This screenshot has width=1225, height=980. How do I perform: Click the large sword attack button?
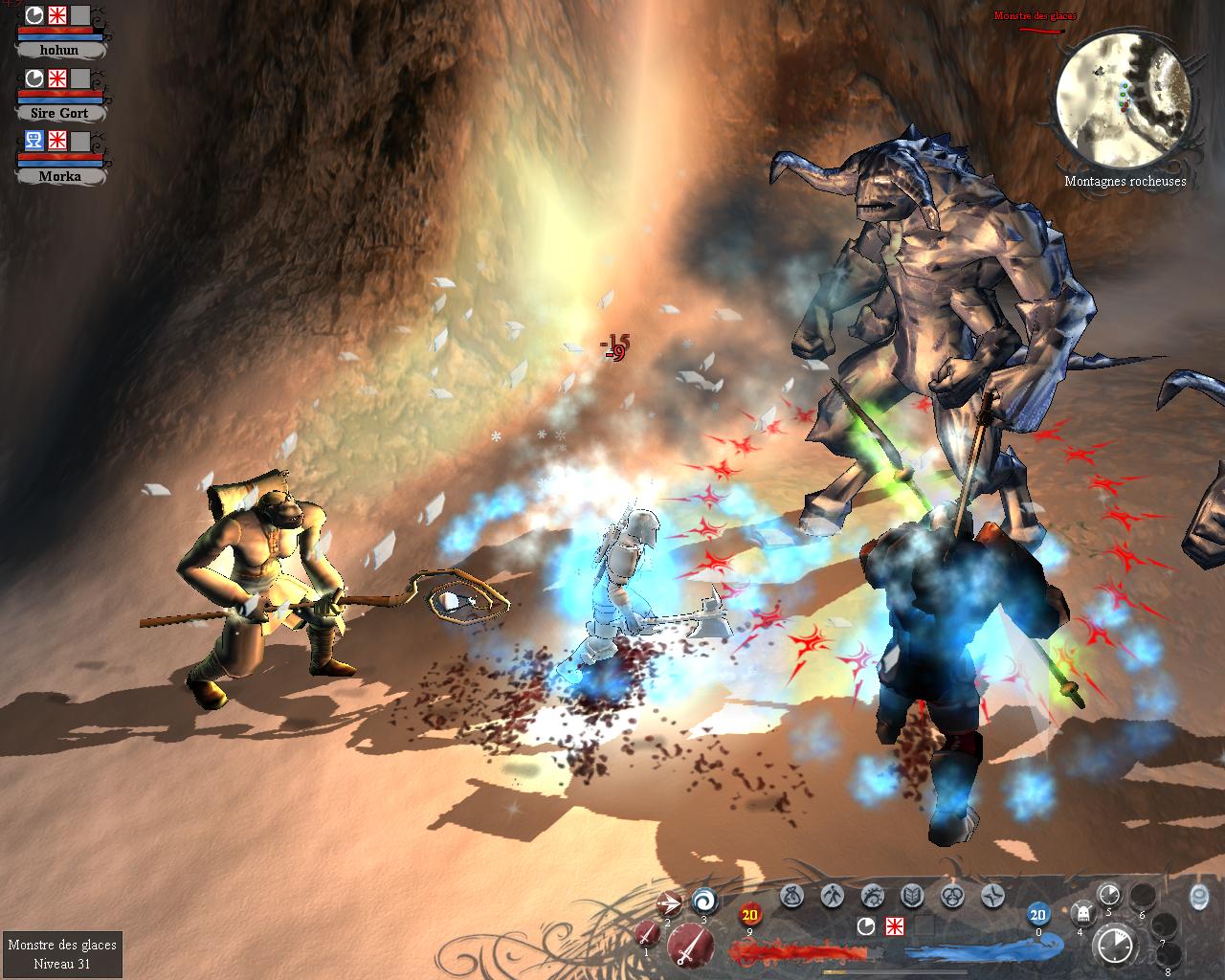[x=691, y=947]
